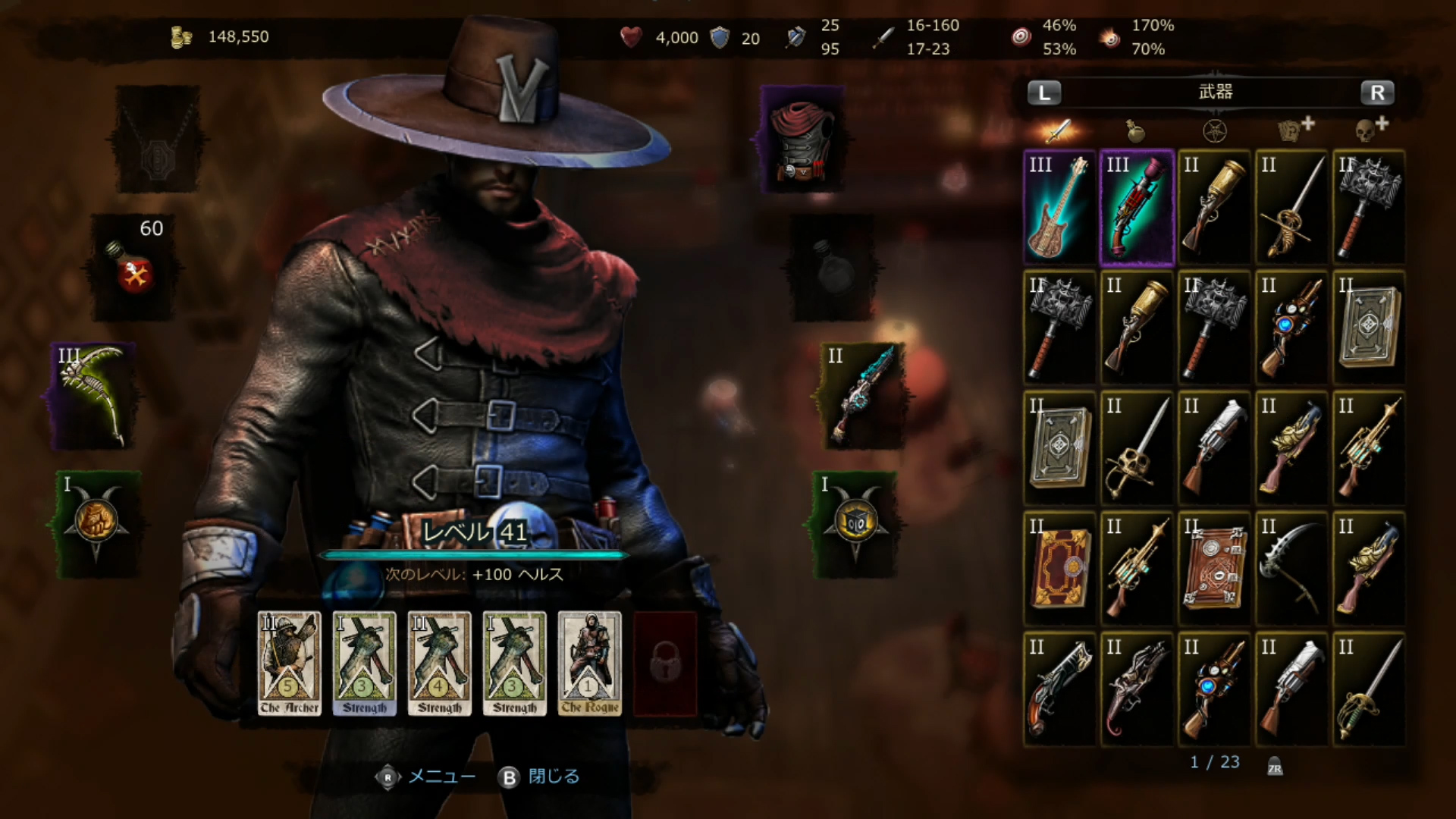Open the equipped tier II teal rifle slot
This screenshot has height=819, width=1456.
click(861, 395)
